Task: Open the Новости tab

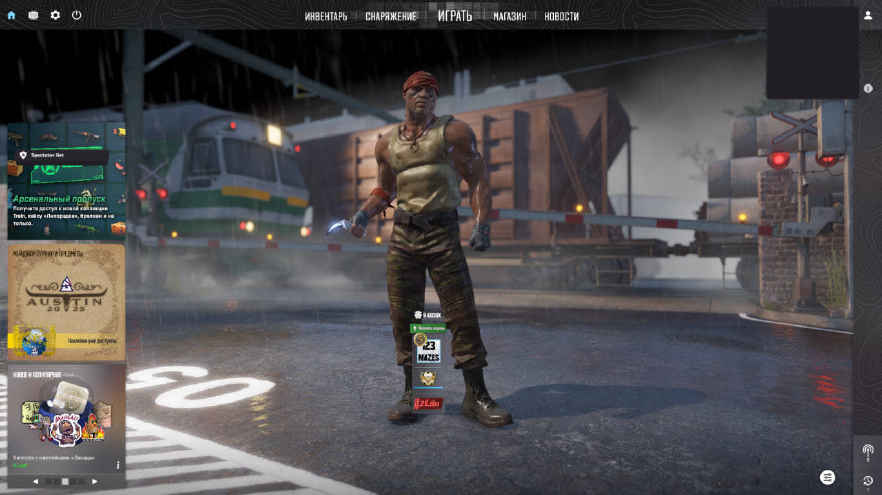Action: (562, 16)
